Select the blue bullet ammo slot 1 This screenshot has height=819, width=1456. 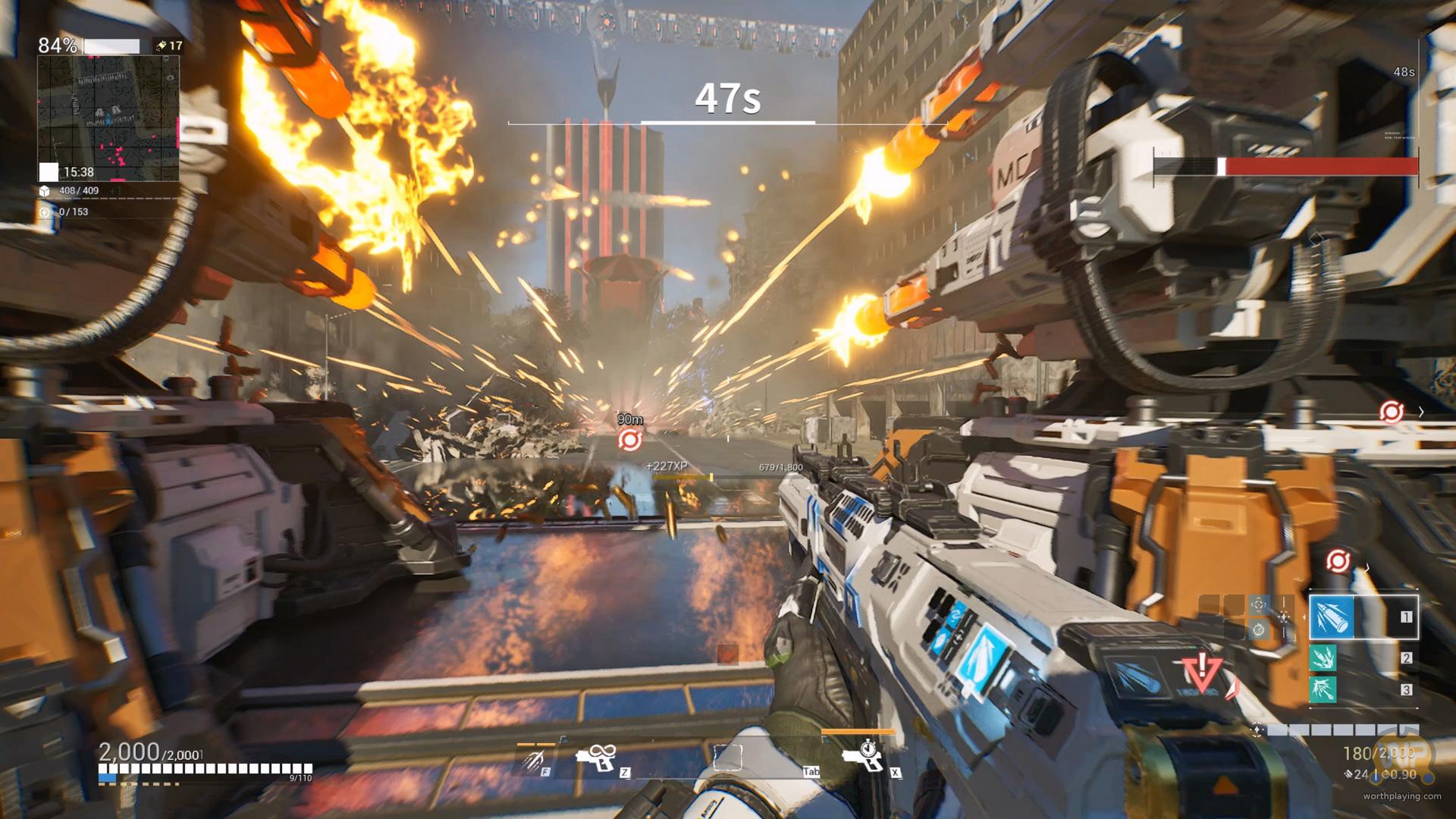tap(1332, 617)
